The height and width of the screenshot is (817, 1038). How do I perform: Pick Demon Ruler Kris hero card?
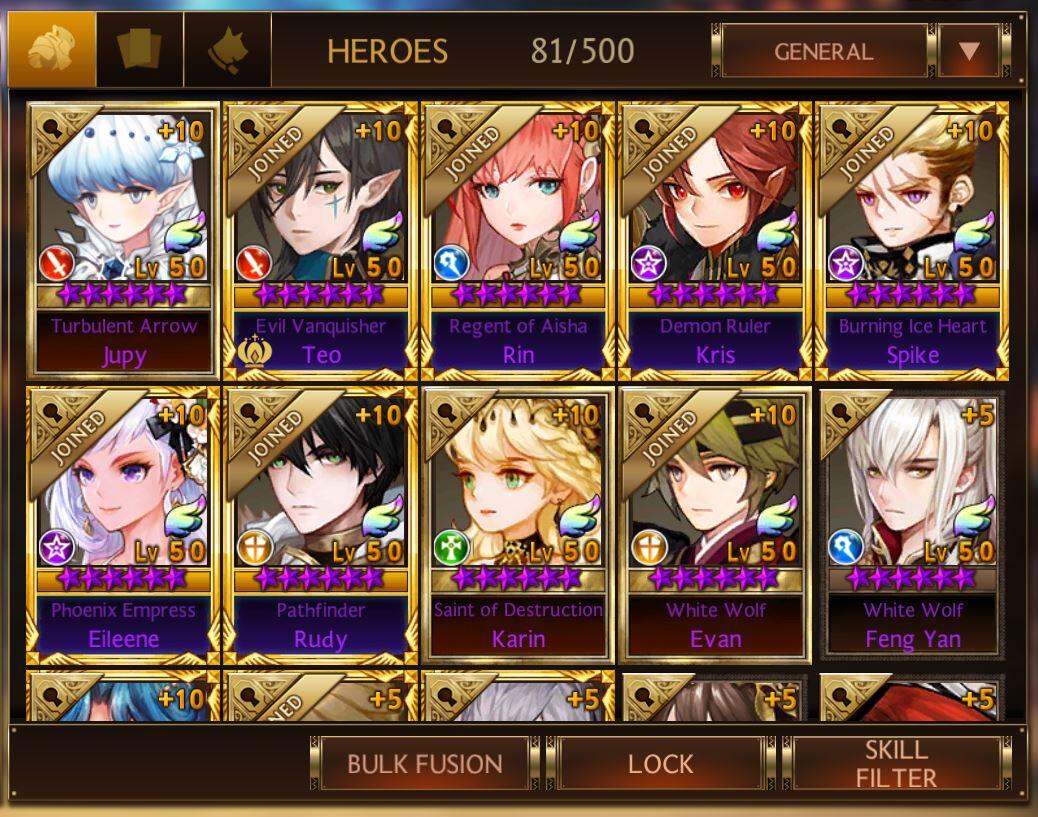coord(714,240)
